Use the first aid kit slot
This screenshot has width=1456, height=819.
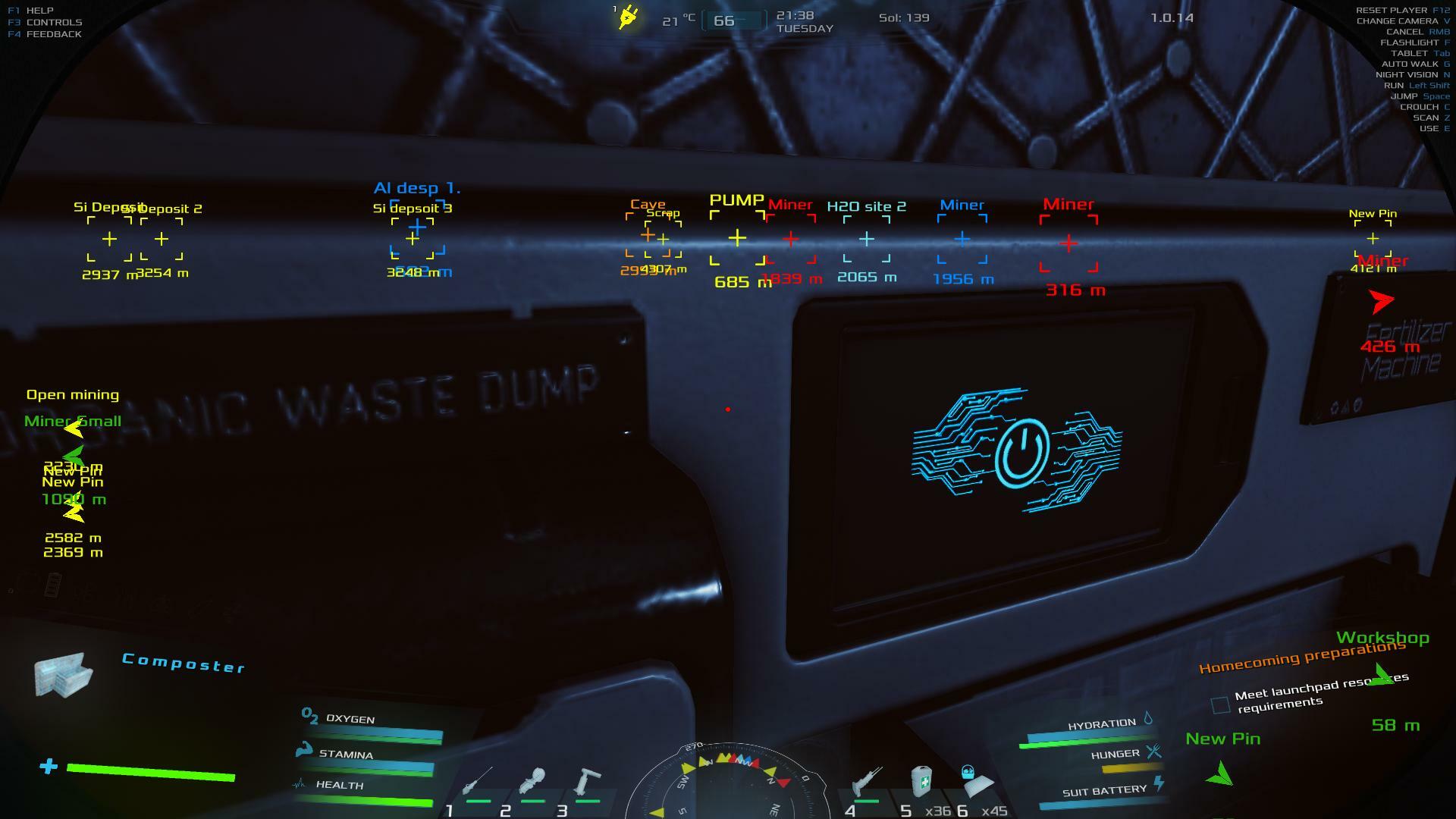921,781
